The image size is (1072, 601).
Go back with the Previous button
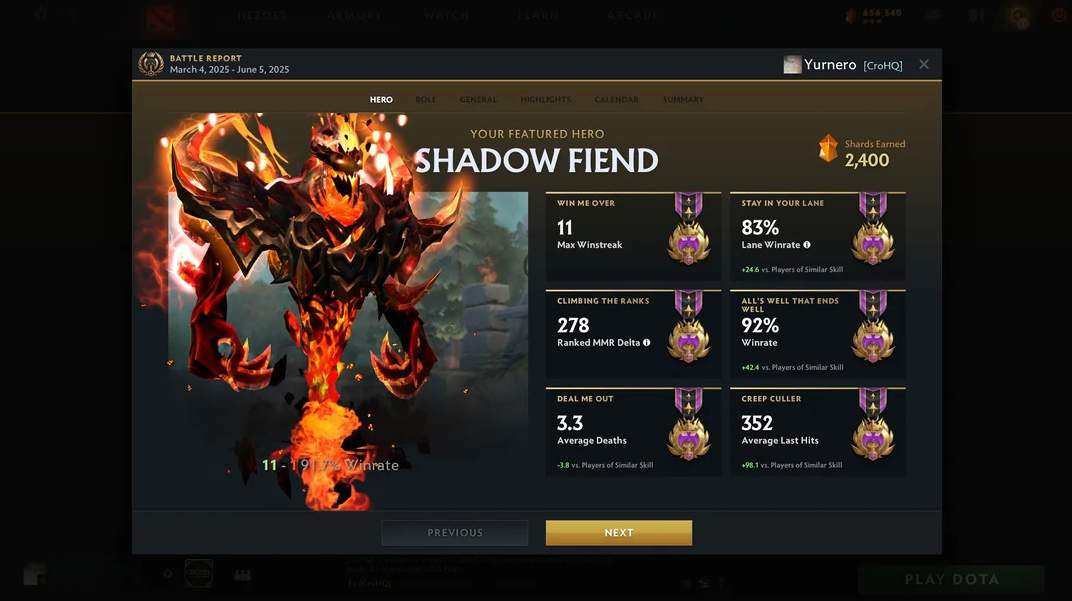[455, 533]
